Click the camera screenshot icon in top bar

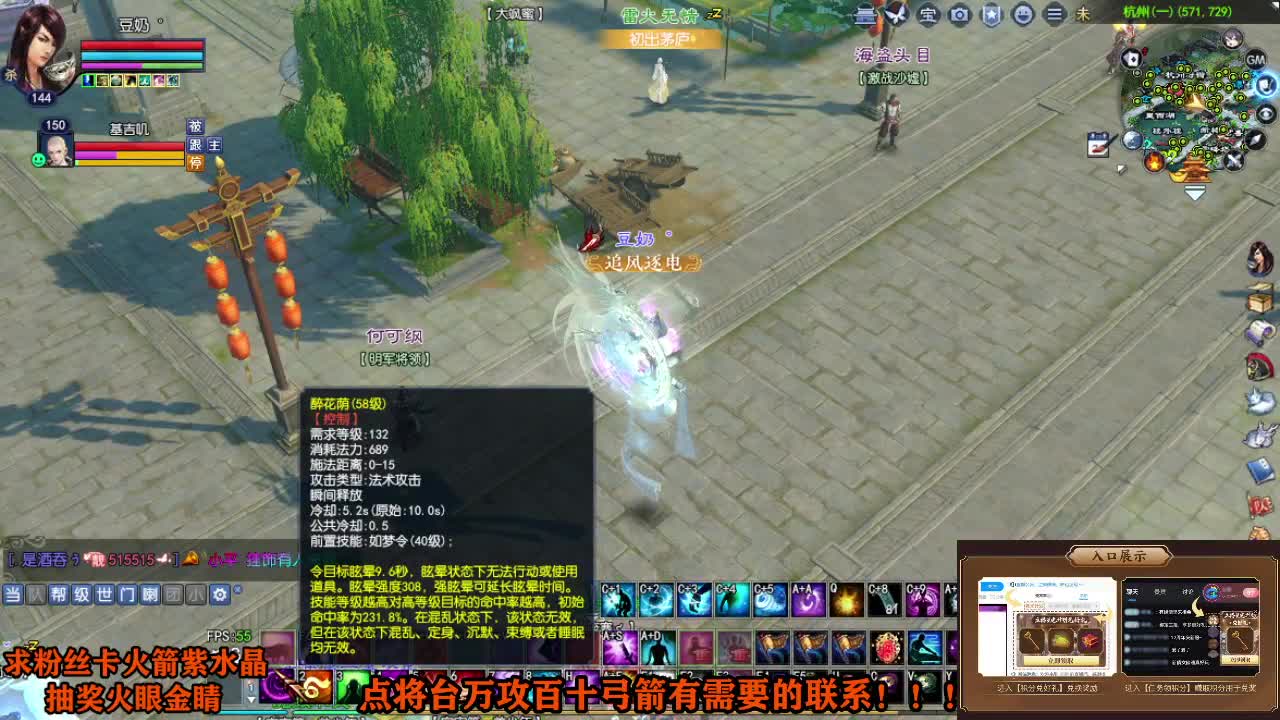(x=958, y=14)
